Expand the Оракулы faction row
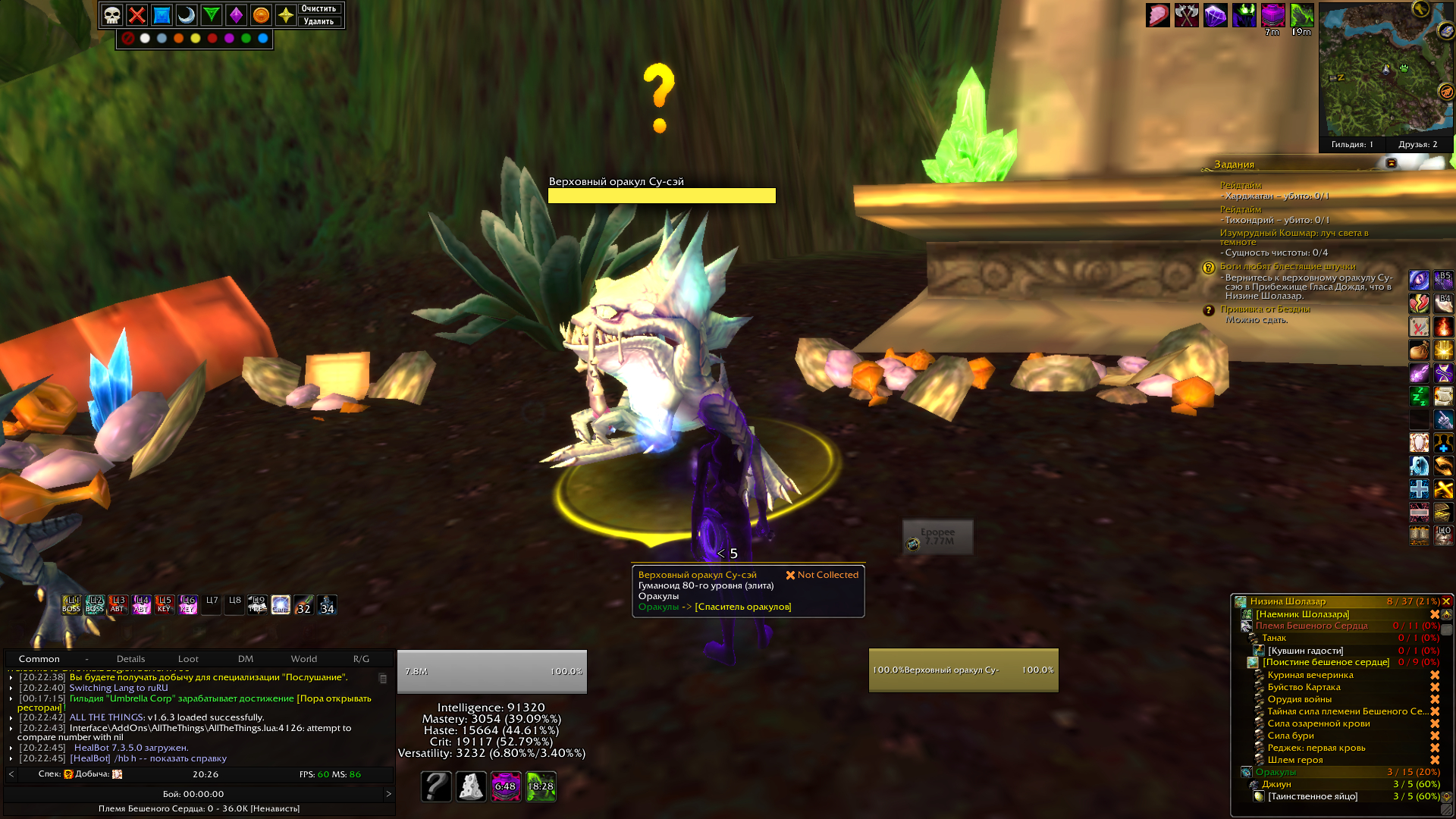Viewport: 1456px width, 819px height. pyautogui.click(x=1246, y=772)
